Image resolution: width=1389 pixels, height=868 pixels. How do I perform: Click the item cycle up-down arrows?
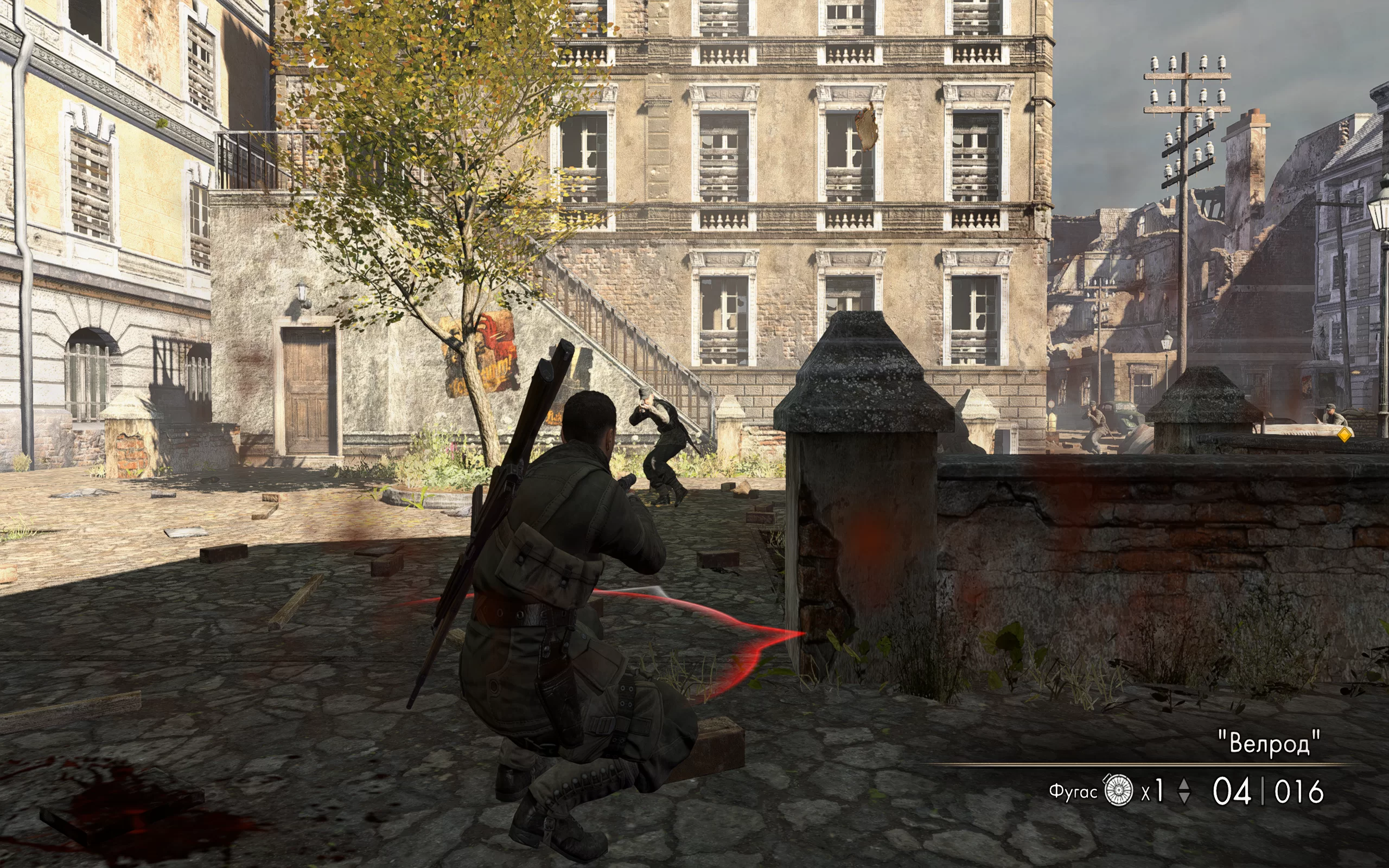(x=1183, y=792)
